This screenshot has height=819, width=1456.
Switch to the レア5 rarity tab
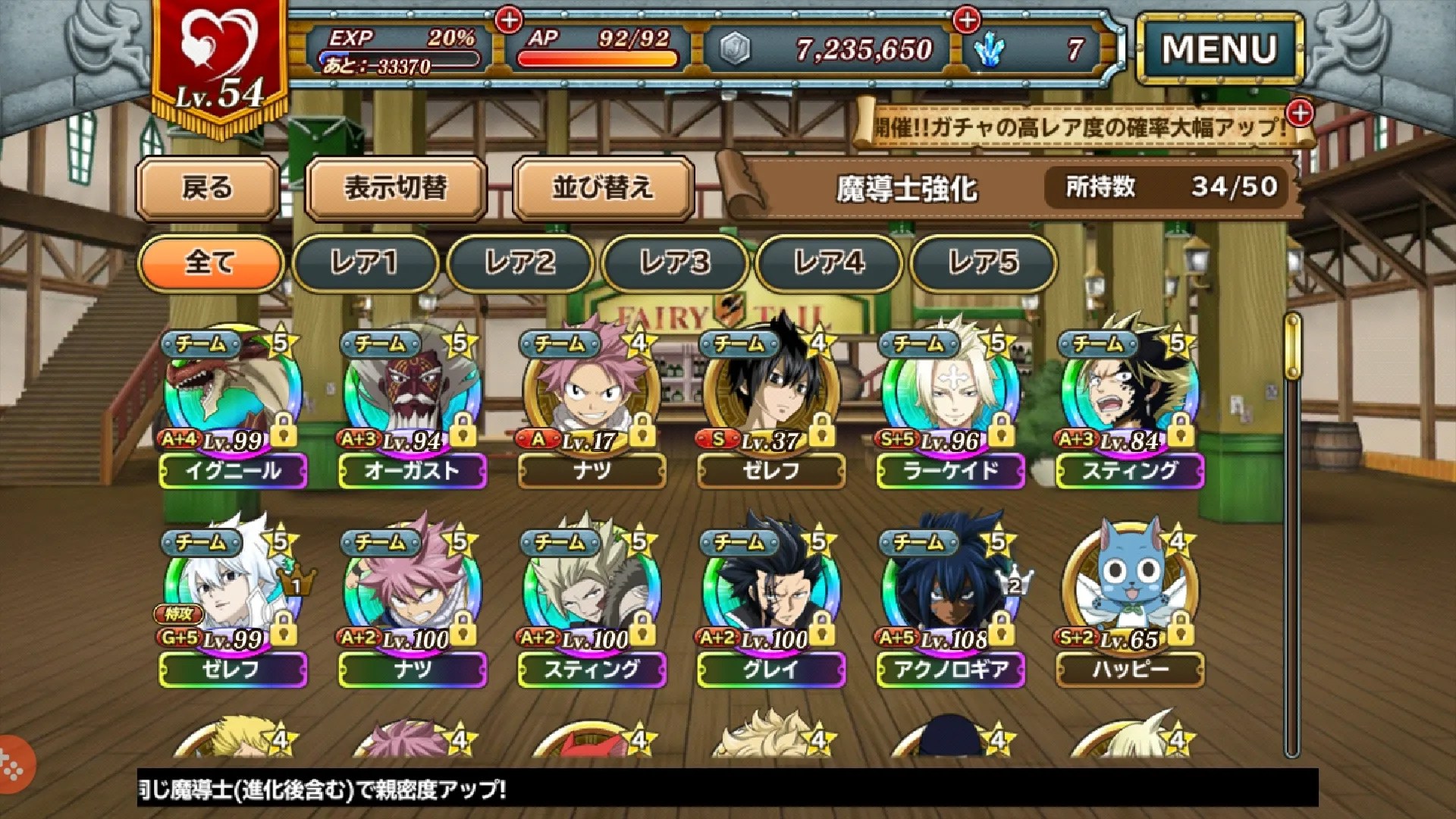pos(984,265)
